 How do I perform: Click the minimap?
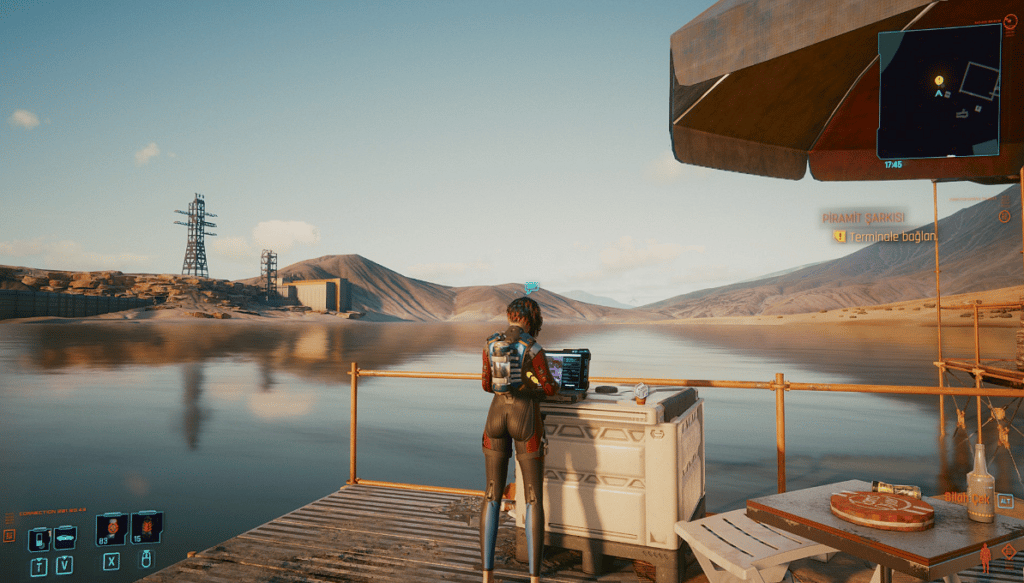(x=939, y=92)
